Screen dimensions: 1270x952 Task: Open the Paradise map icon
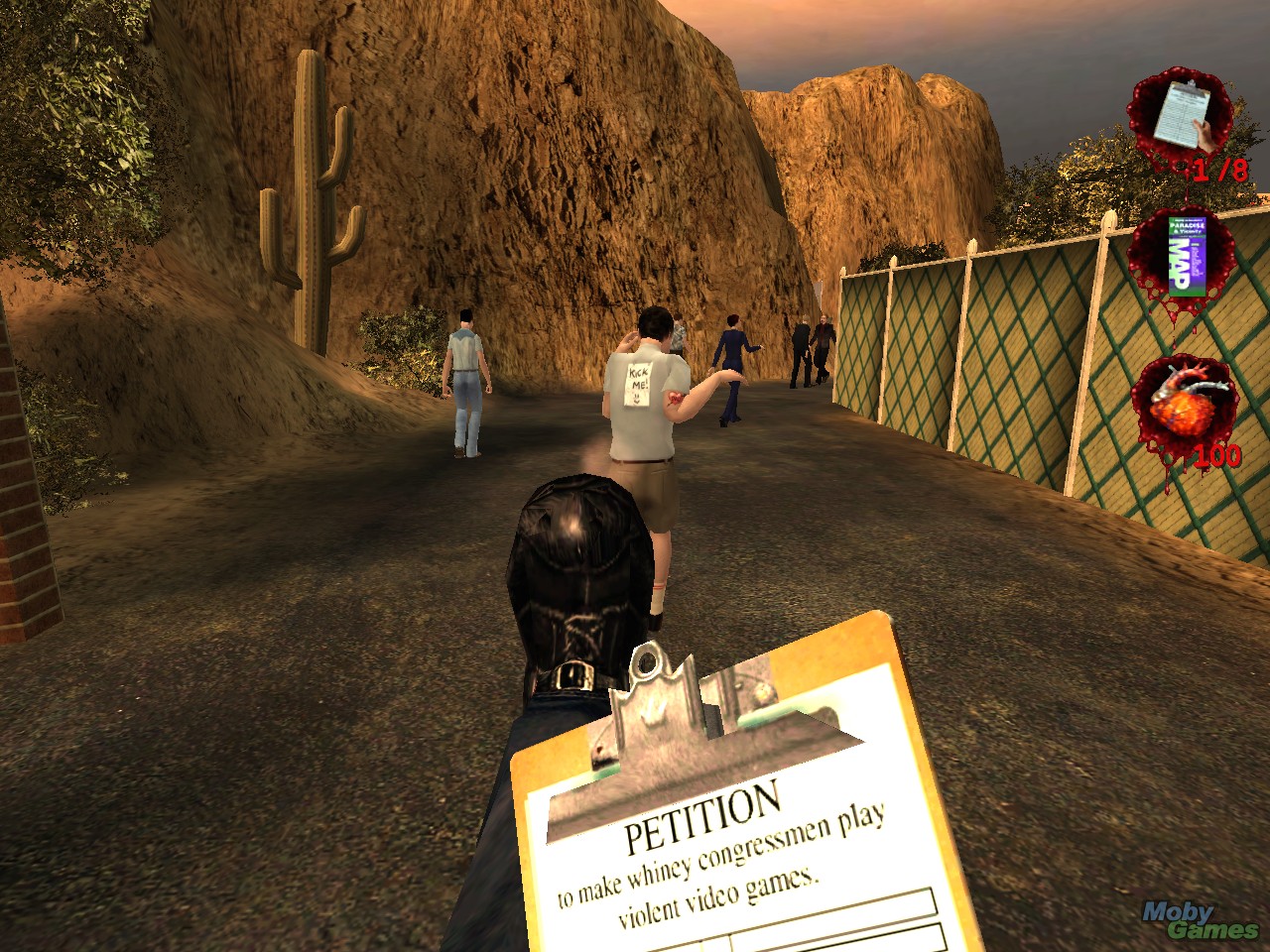click(x=1181, y=254)
